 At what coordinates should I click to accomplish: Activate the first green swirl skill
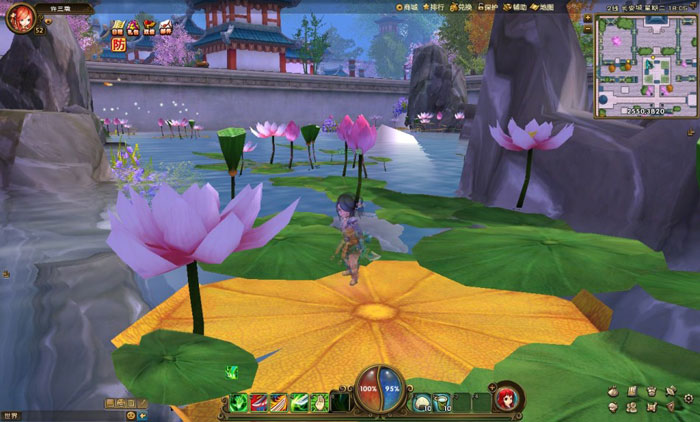pos(239,403)
